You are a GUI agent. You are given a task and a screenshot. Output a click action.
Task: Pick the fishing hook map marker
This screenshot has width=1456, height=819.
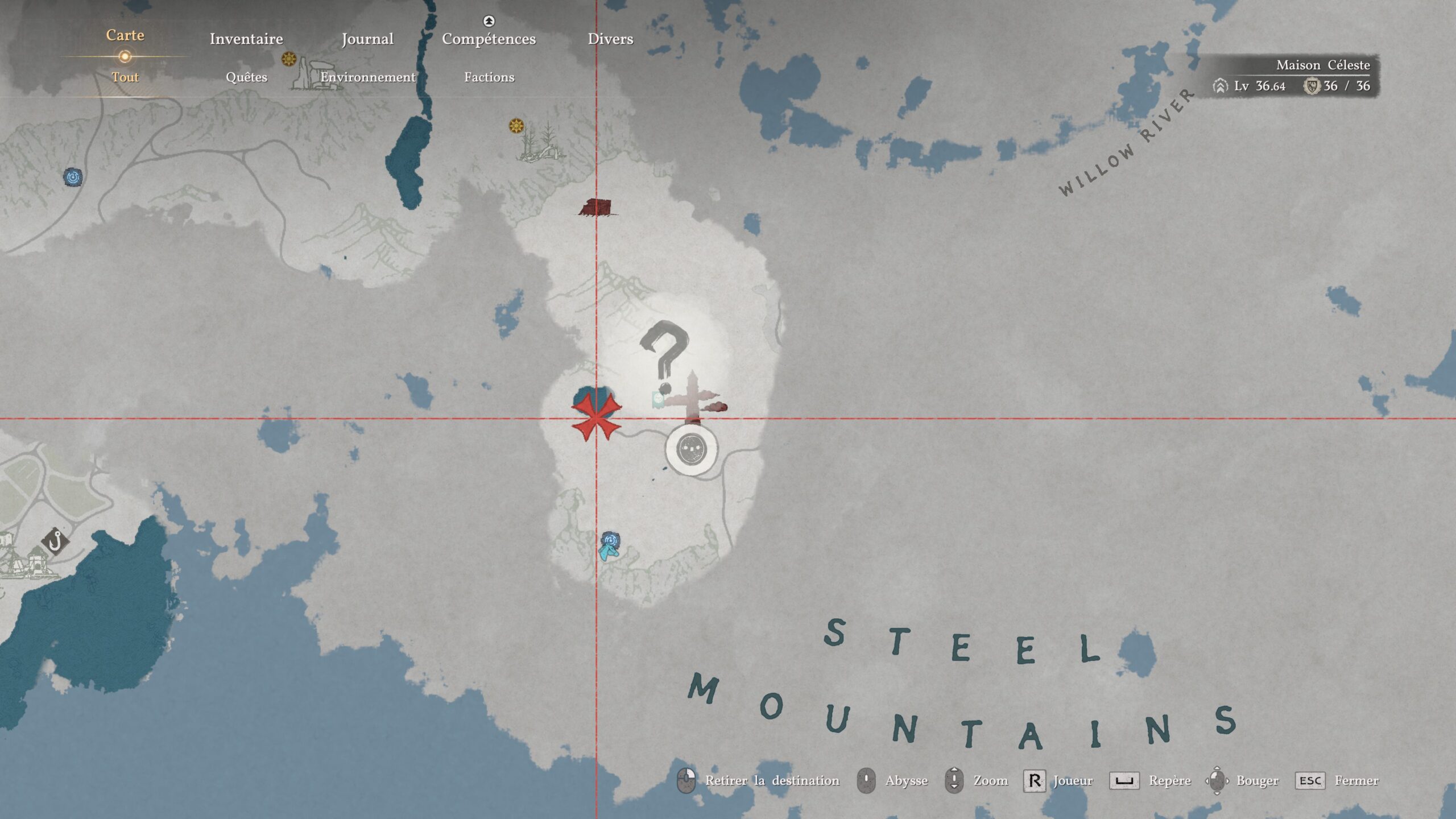[55, 541]
